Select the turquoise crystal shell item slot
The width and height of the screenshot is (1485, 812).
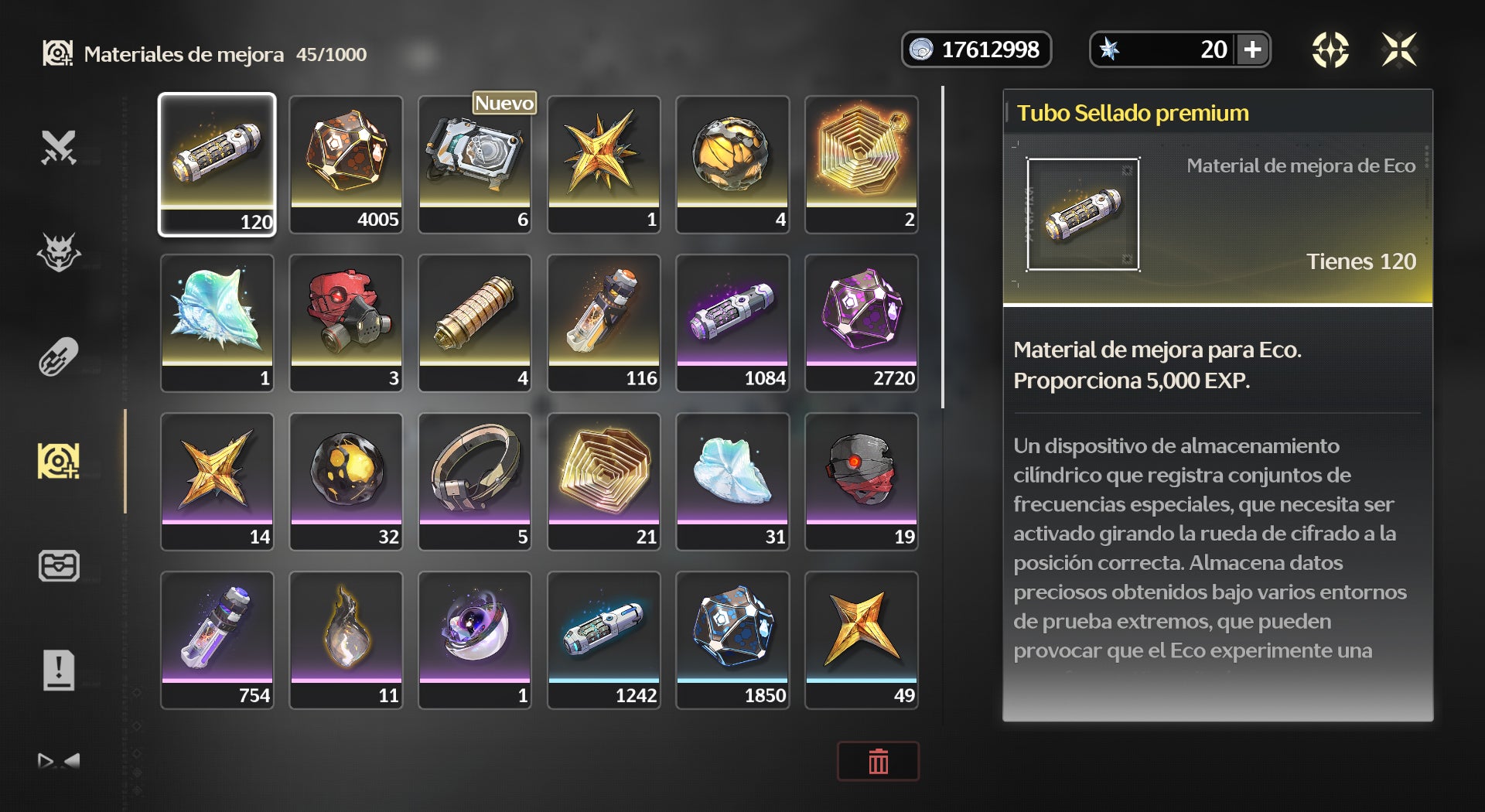(x=217, y=322)
